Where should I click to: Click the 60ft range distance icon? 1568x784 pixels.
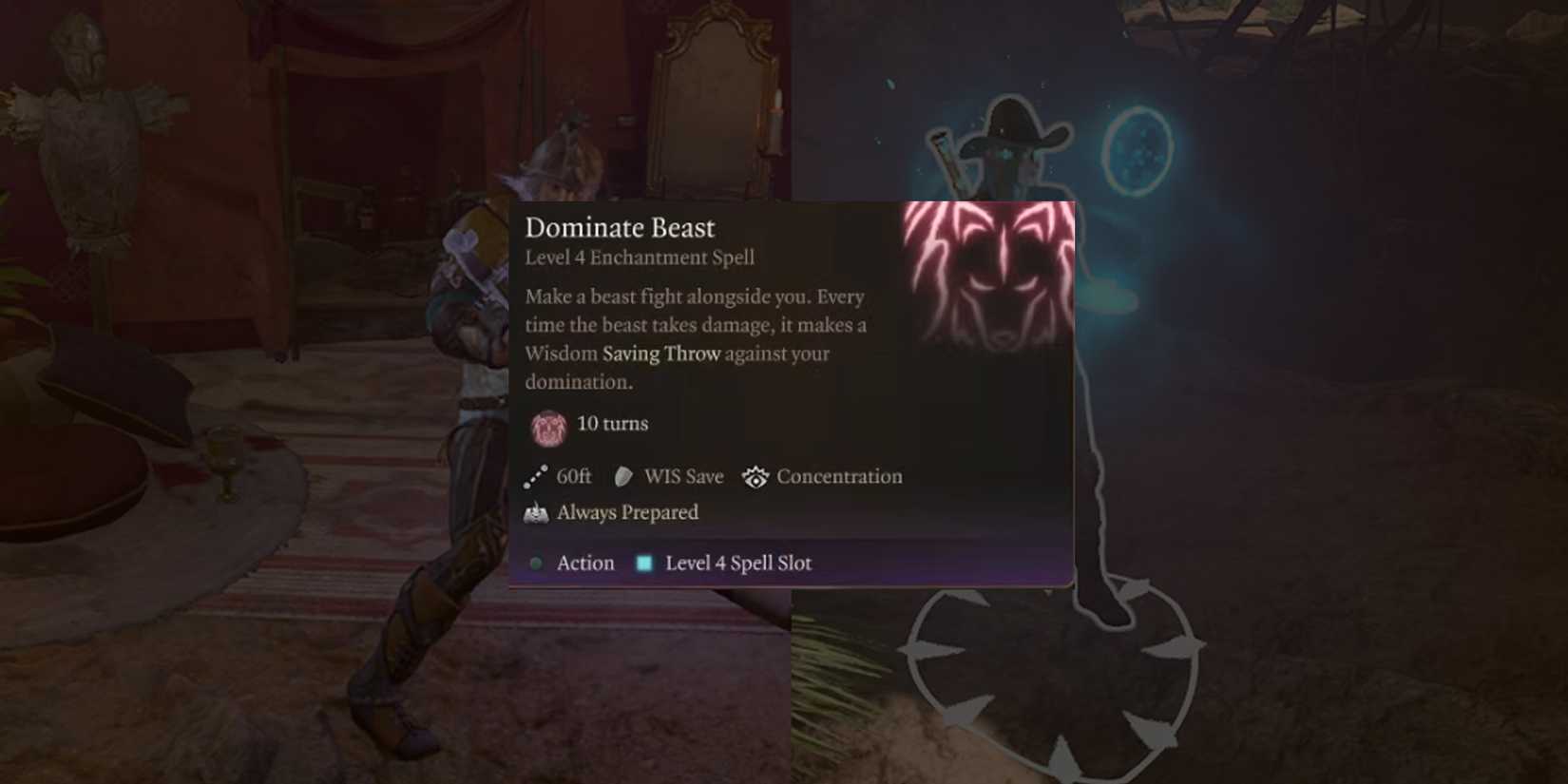click(x=535, y=476)
